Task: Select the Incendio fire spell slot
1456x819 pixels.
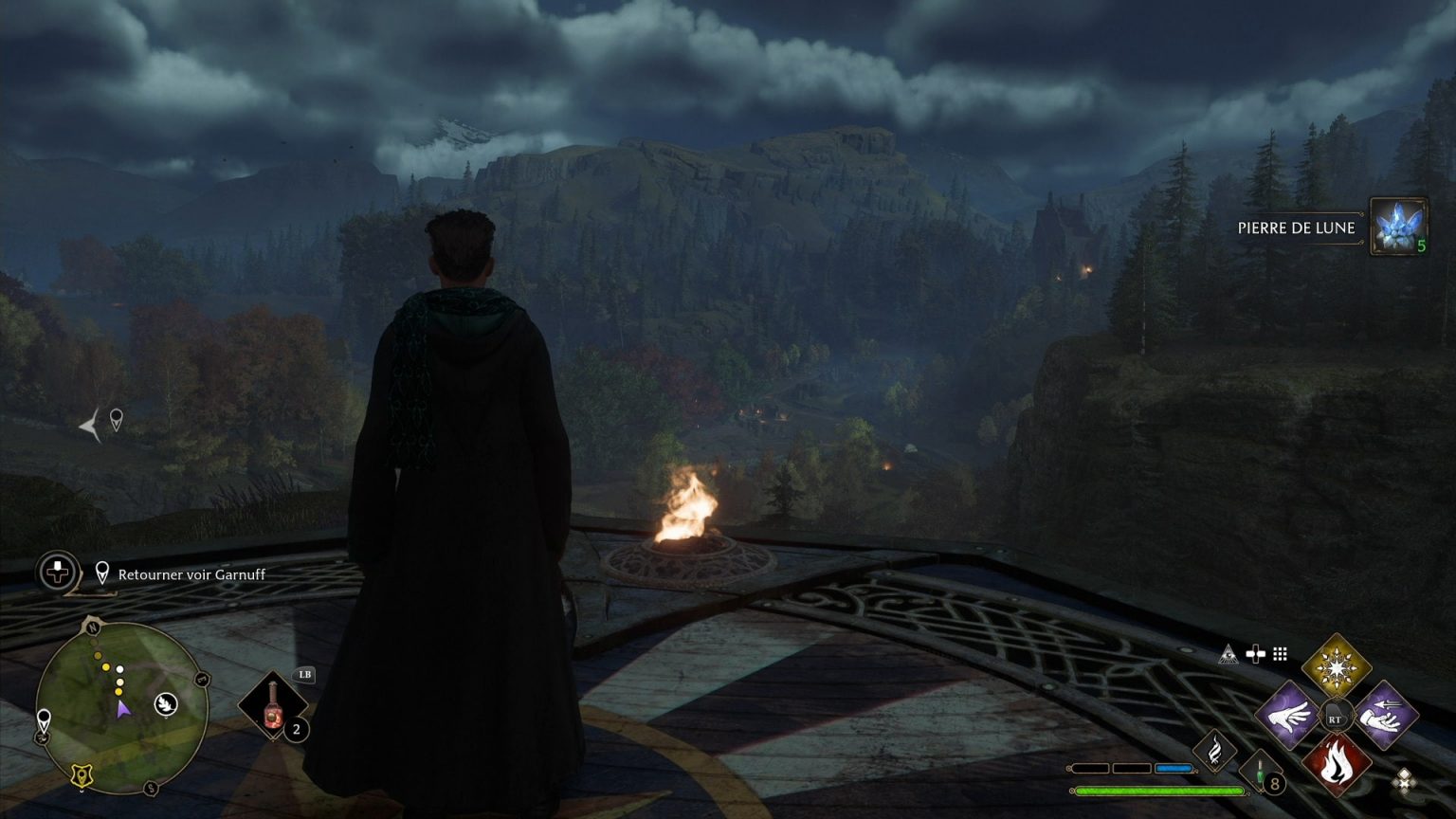Action: click(1336, 764)
